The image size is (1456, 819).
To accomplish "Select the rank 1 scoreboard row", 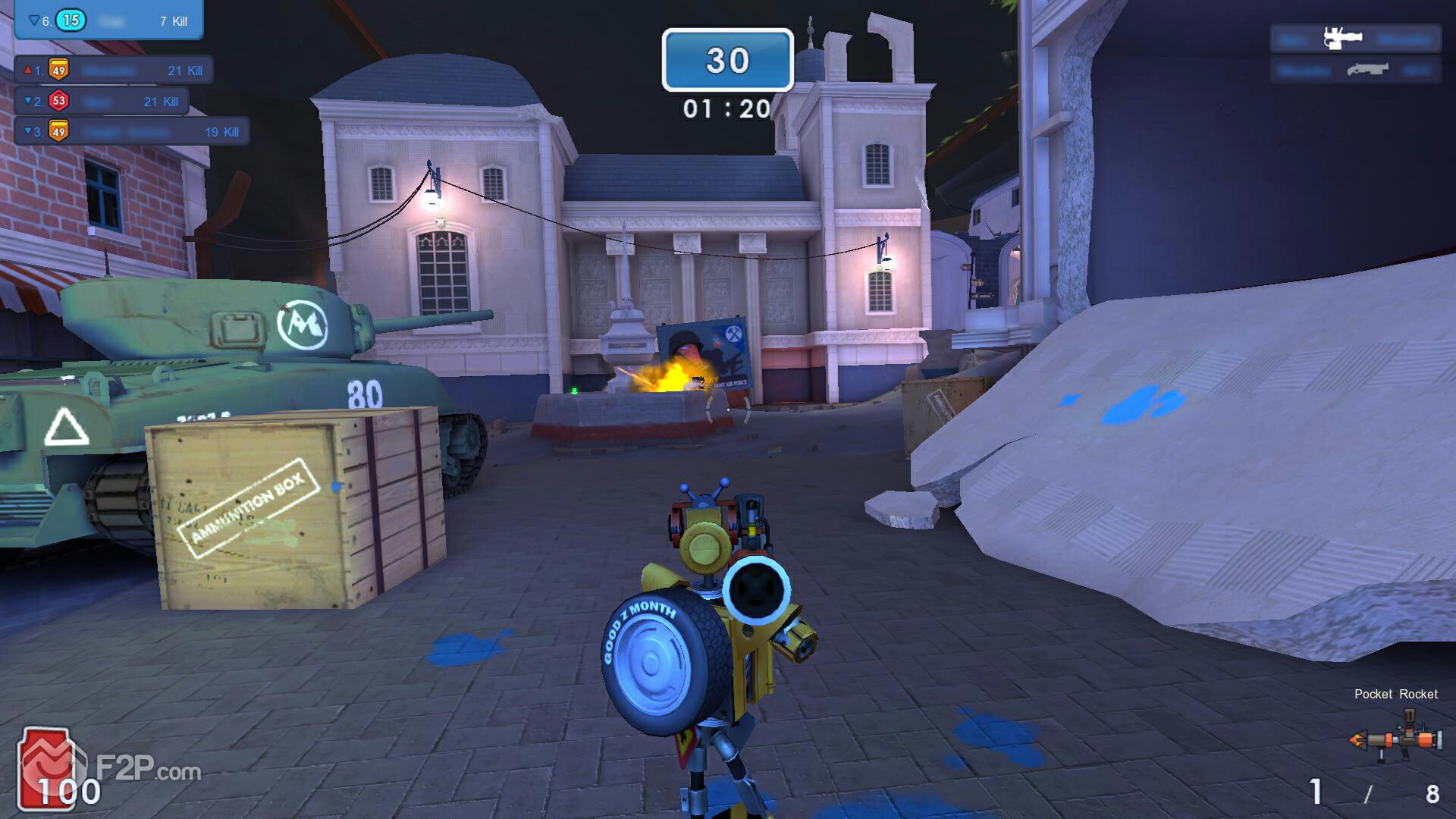I will click(x=114, y=71).
